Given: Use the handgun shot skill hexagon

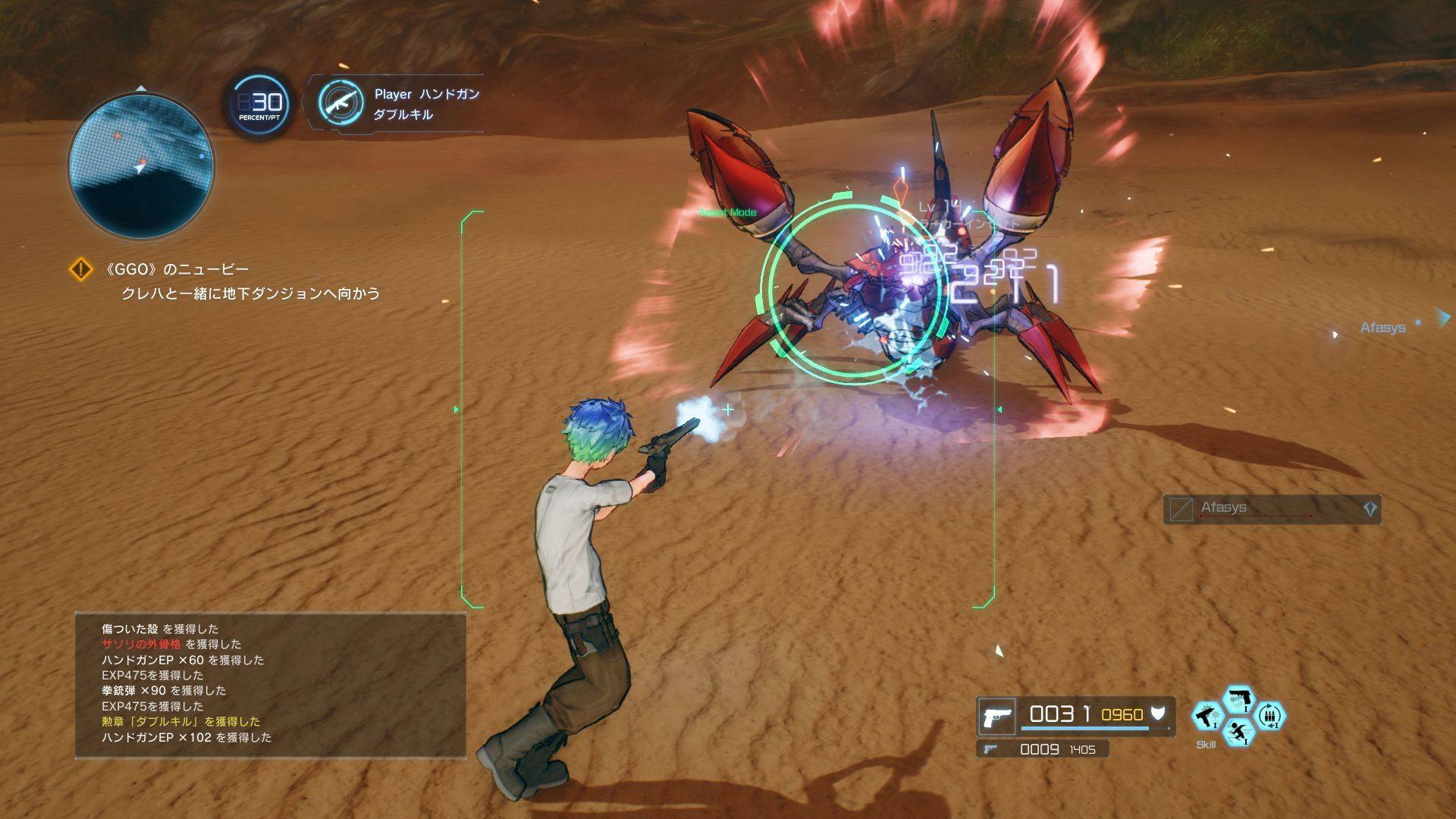Looking at the screenshot, I should [x=1239, y=699].
